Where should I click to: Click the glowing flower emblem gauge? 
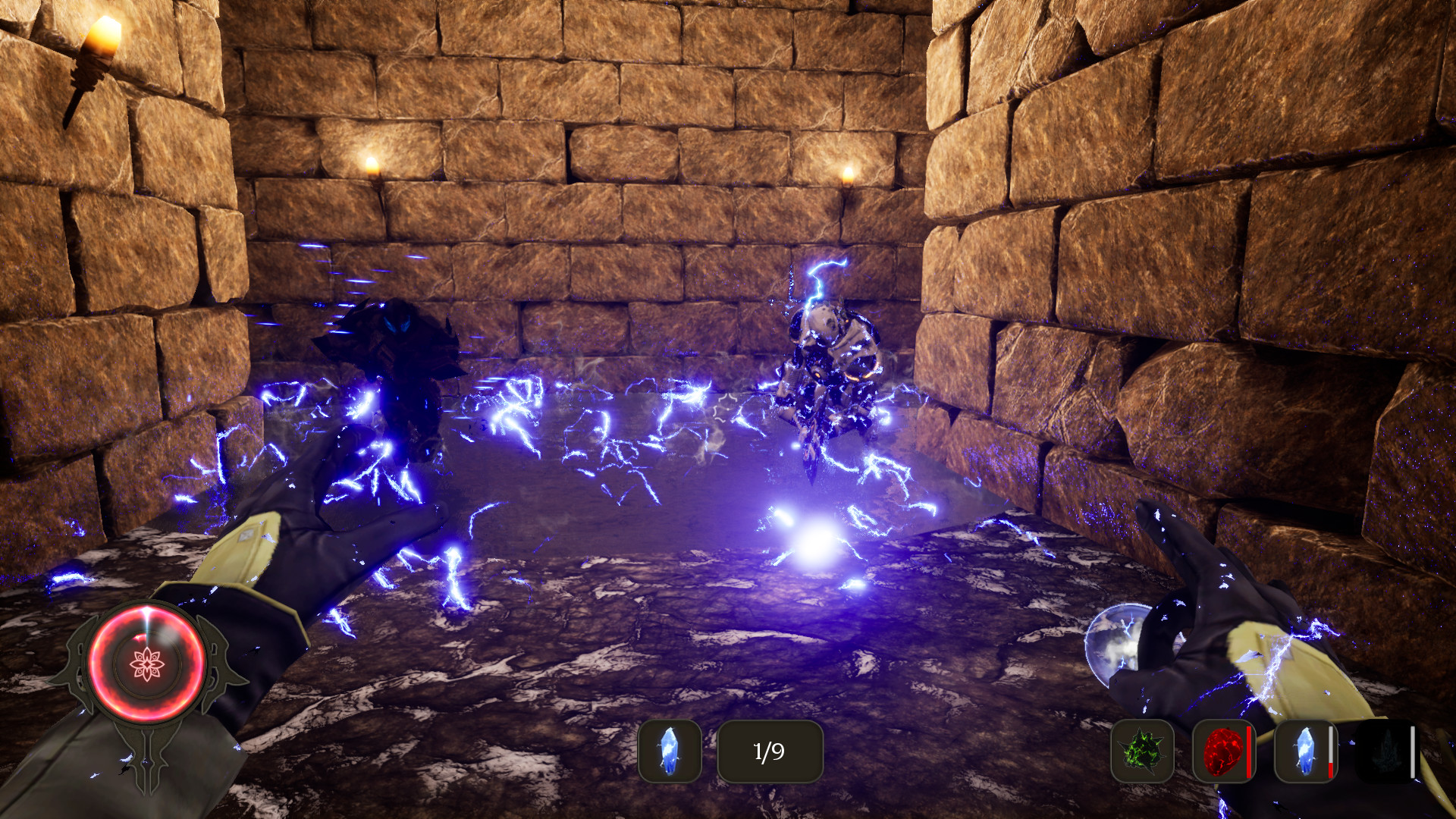pyautogui.click(x=146, y=664)
